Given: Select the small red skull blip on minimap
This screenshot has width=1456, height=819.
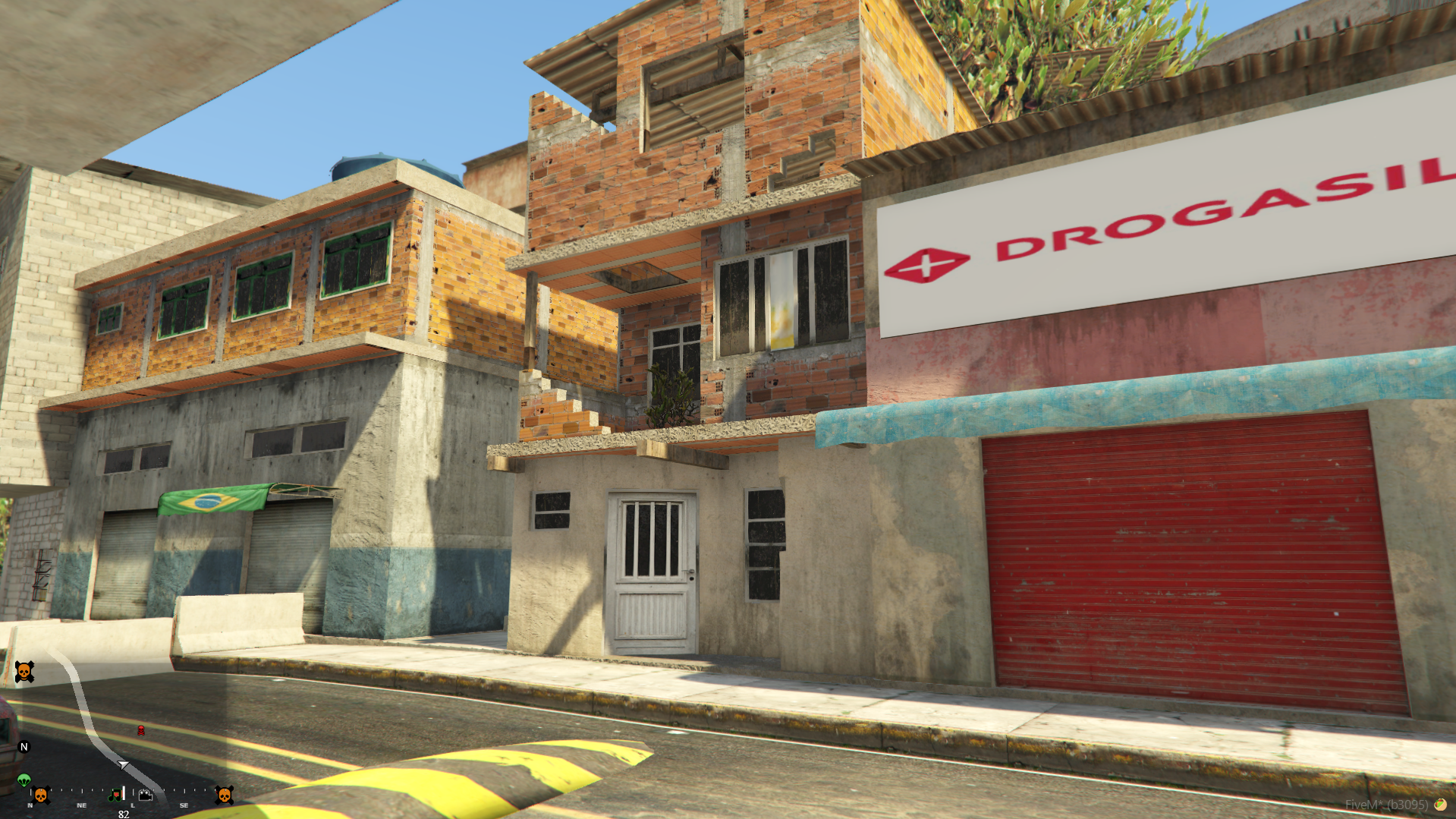Looking at the screenshot, I should tap(141, 730).
